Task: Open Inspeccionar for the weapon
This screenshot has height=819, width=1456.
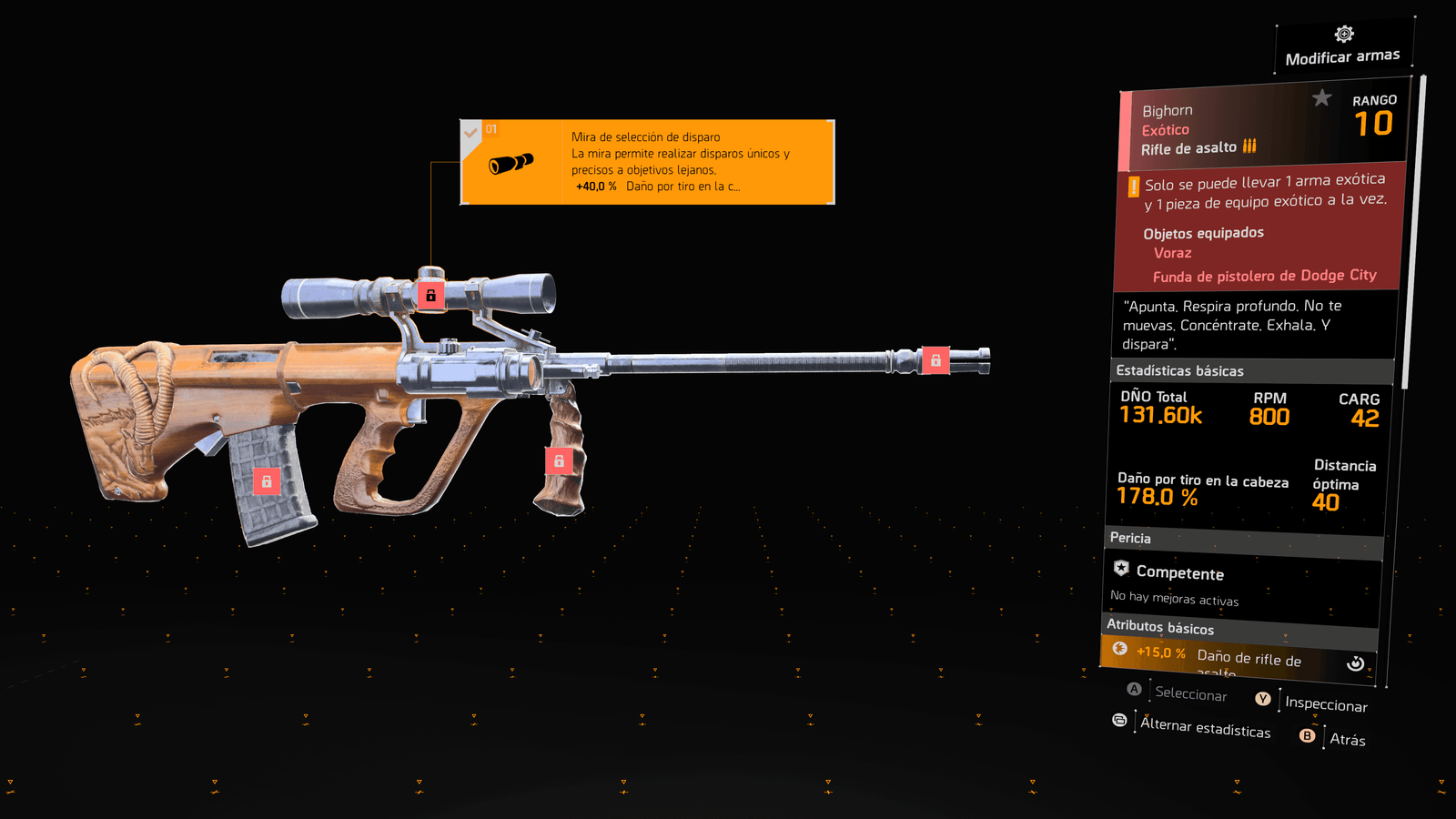Action: (1326, 704)
